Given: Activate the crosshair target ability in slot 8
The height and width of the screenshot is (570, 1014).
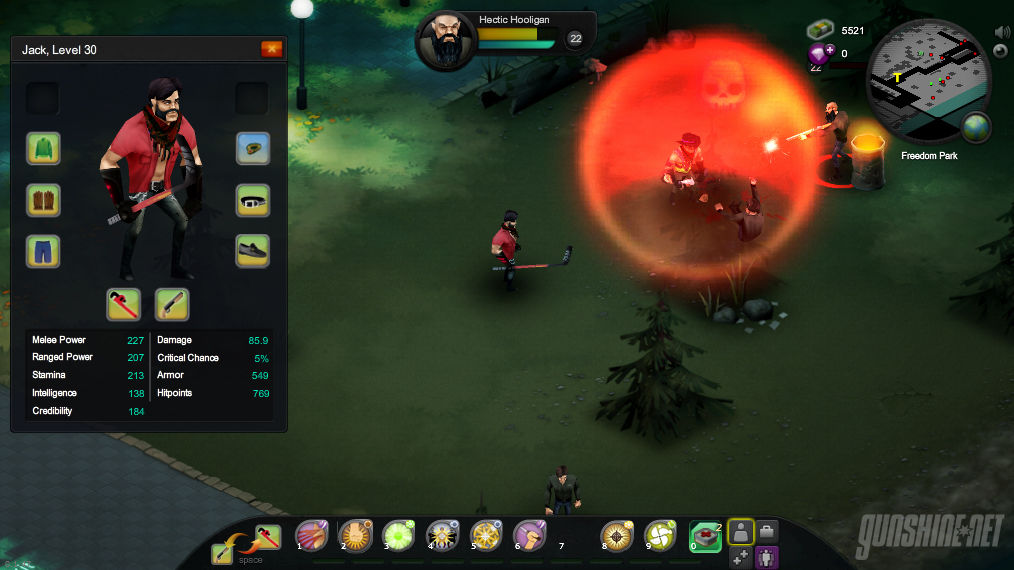Looking at the screenshot, I should tap(616, 536).
